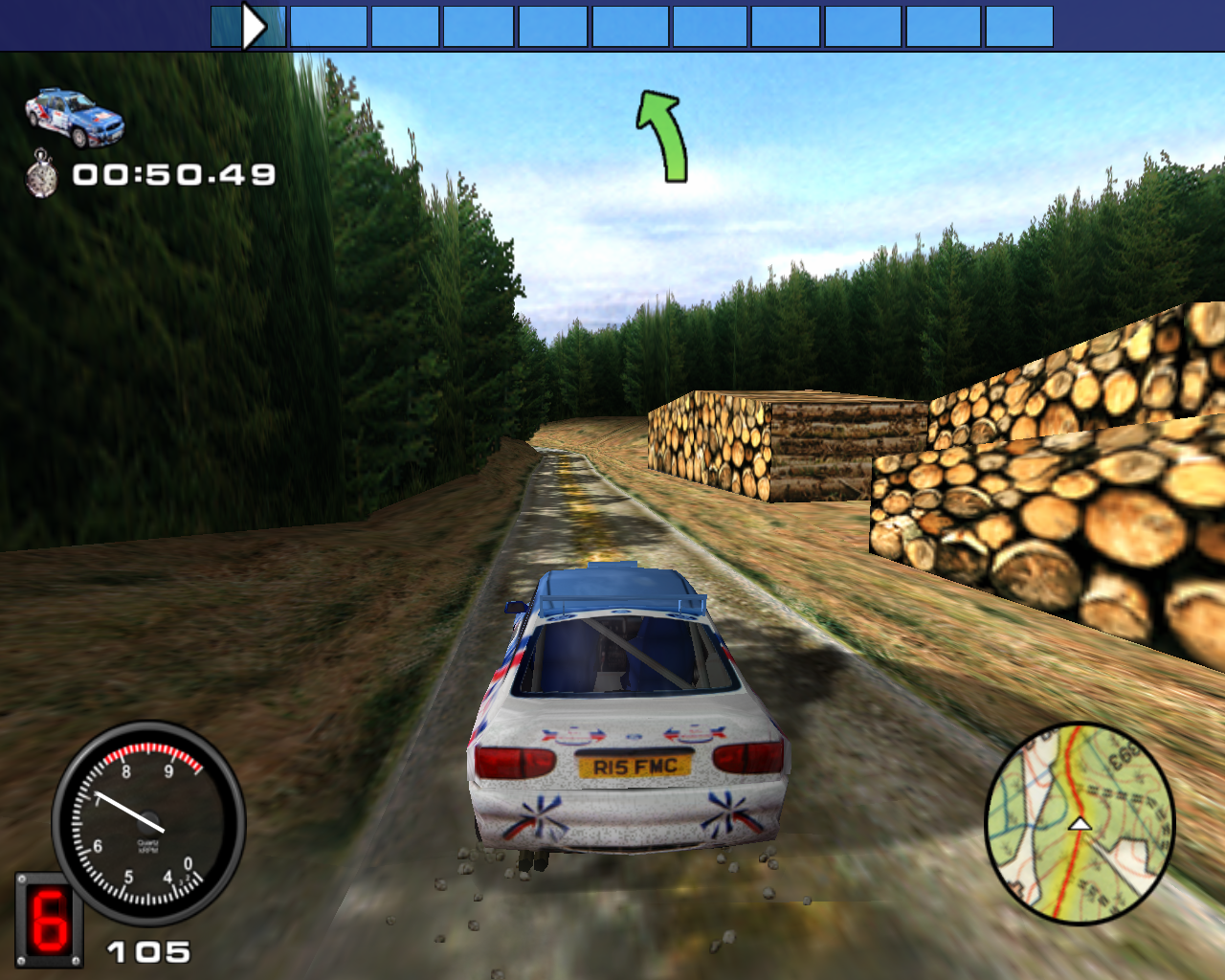
Task: Select the white progress marker on stage bar
Action: tap(254, 27)
